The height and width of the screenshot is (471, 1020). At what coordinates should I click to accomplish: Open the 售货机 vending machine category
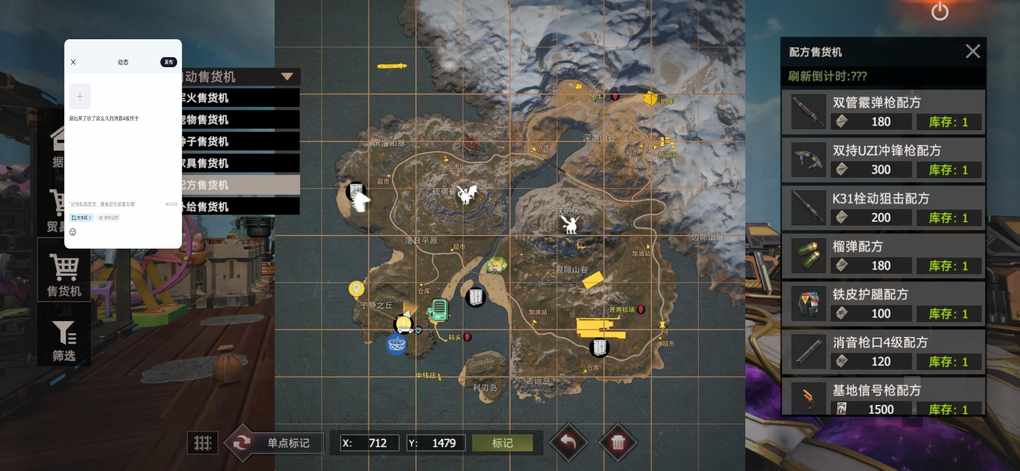tap(64, 273)
